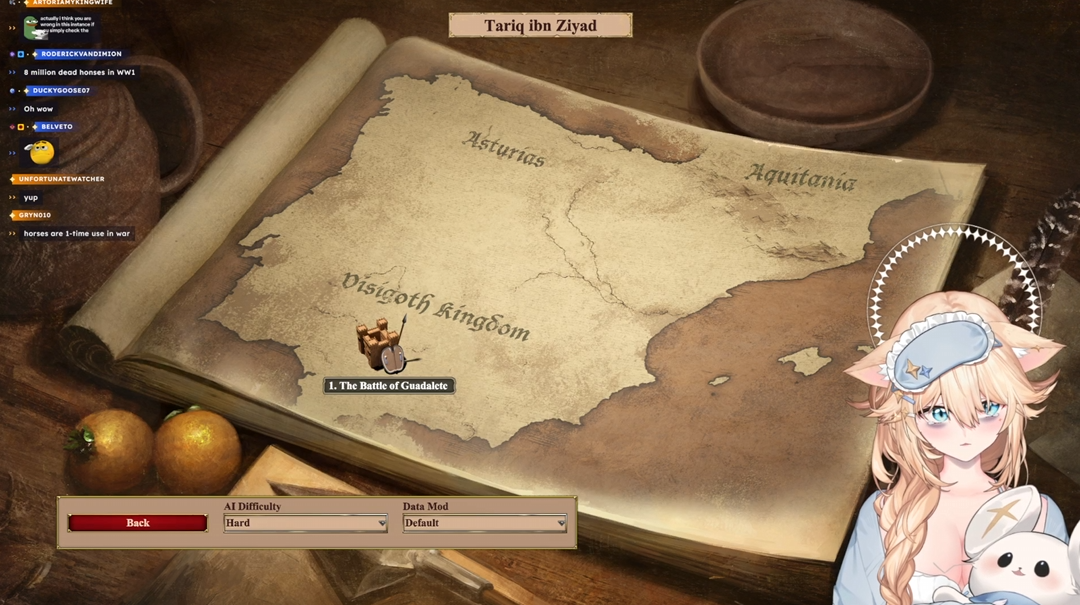The image size is (1080, 605).
Task: Open the Data Mod dropdown
Action: click(485, 523)
